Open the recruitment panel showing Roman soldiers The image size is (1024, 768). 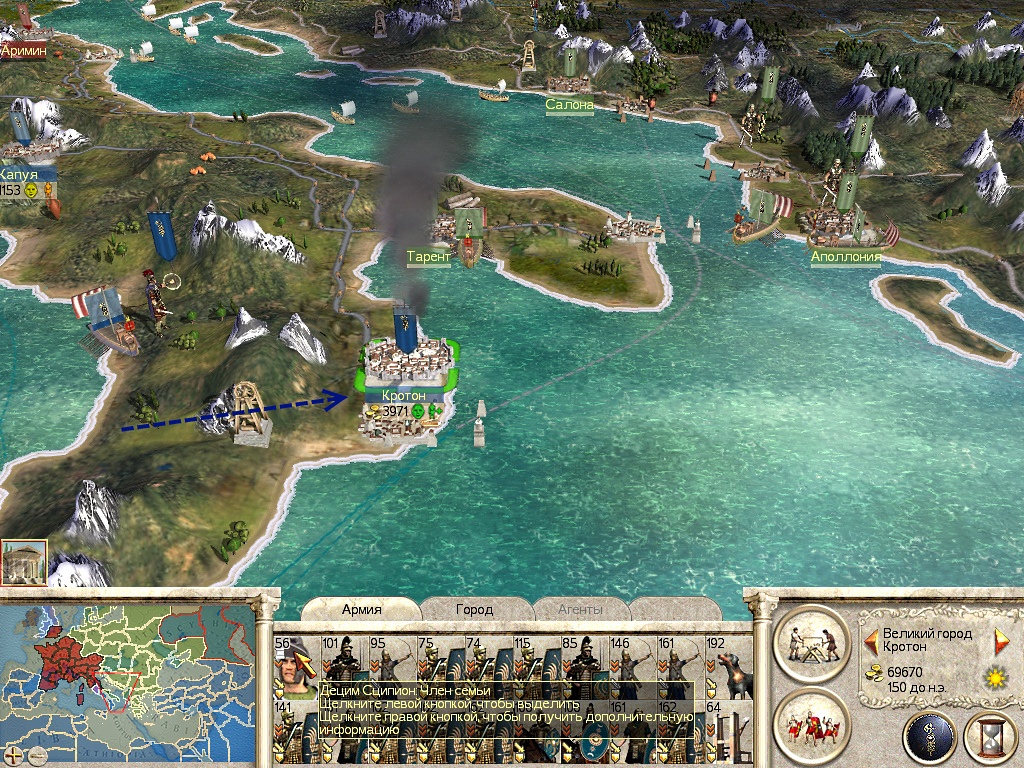click(811, 725)
